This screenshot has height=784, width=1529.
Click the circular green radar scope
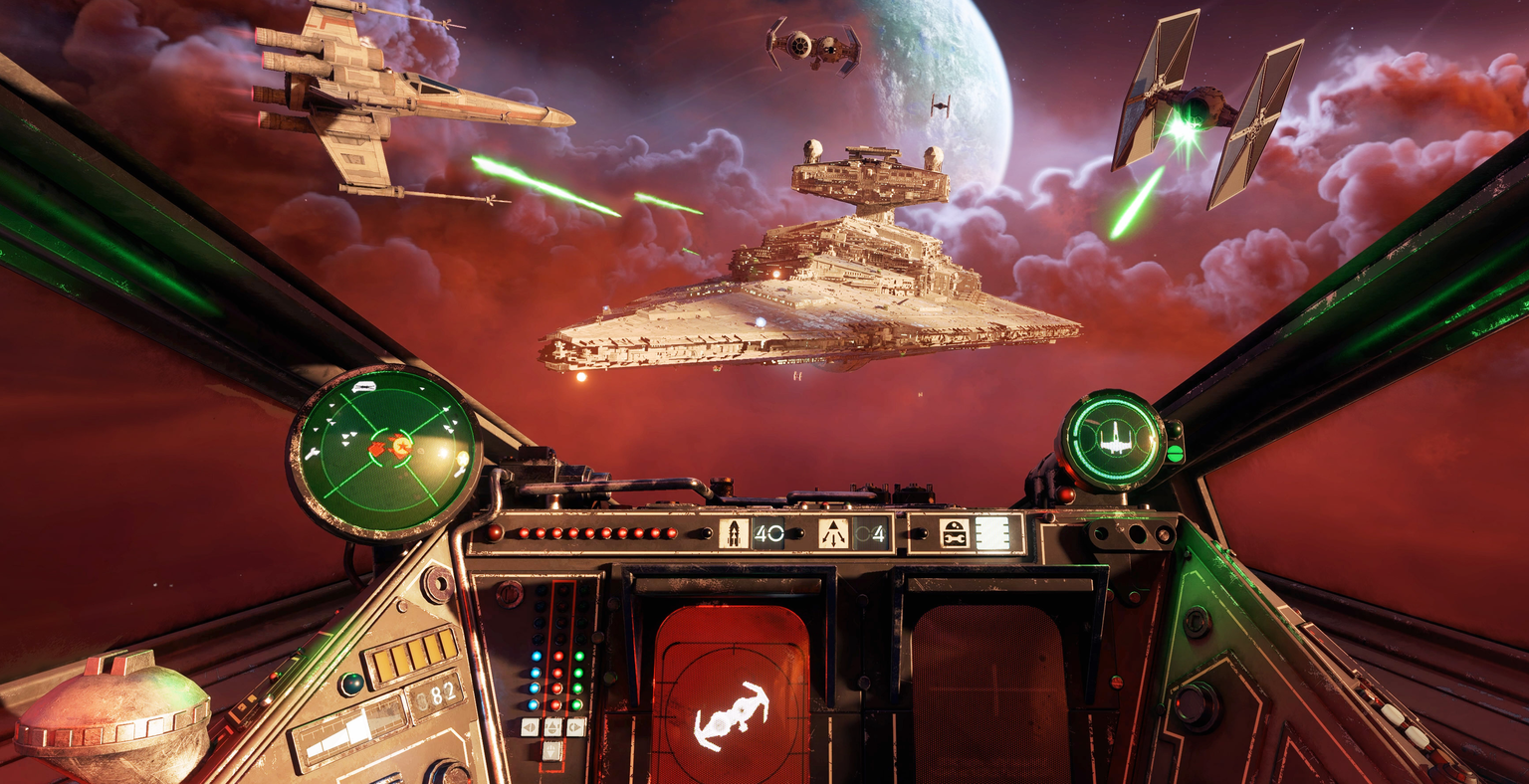pyautogui.click(x=384, y=452)
